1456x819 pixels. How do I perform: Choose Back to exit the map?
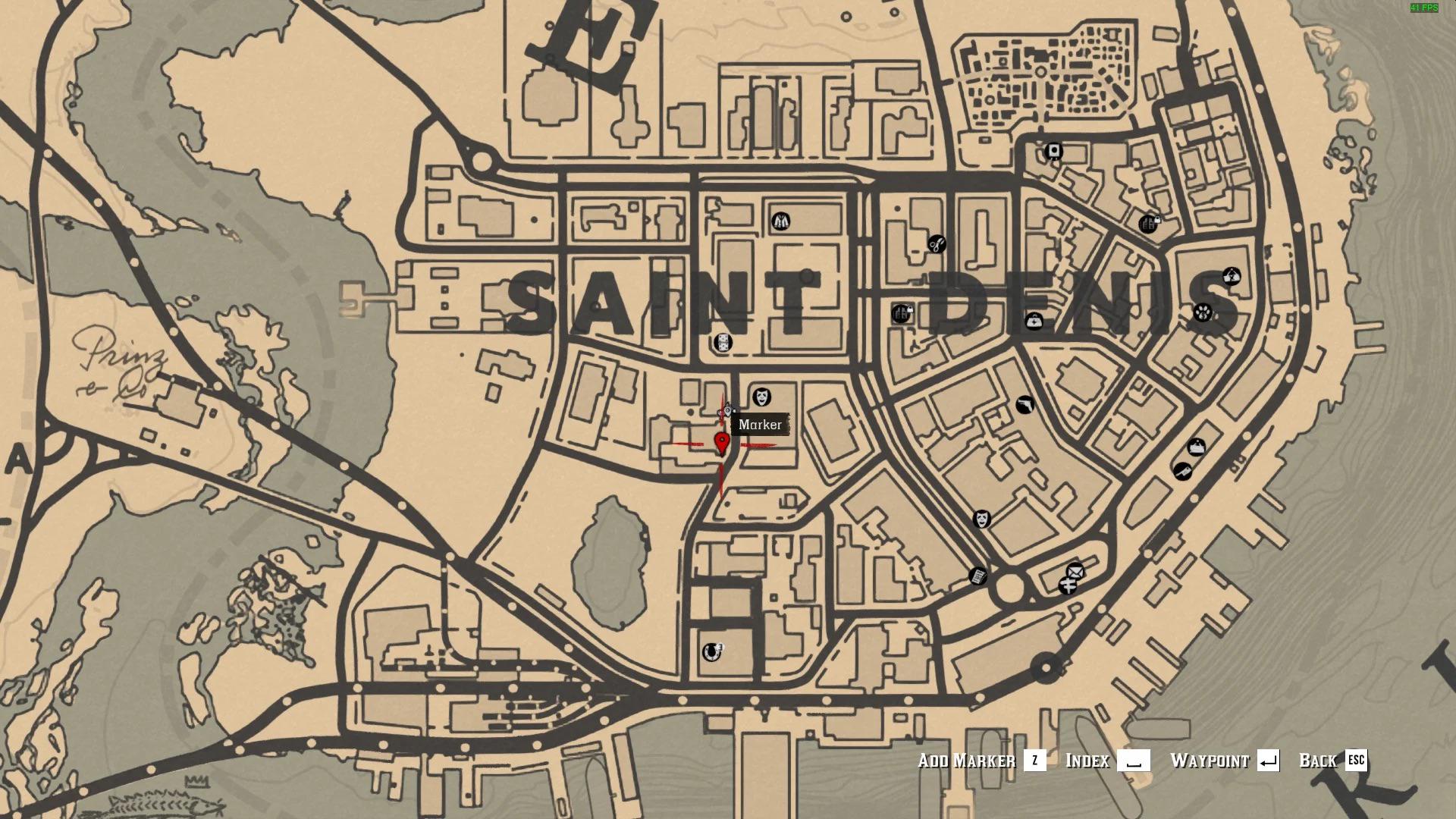point(1317,761)
